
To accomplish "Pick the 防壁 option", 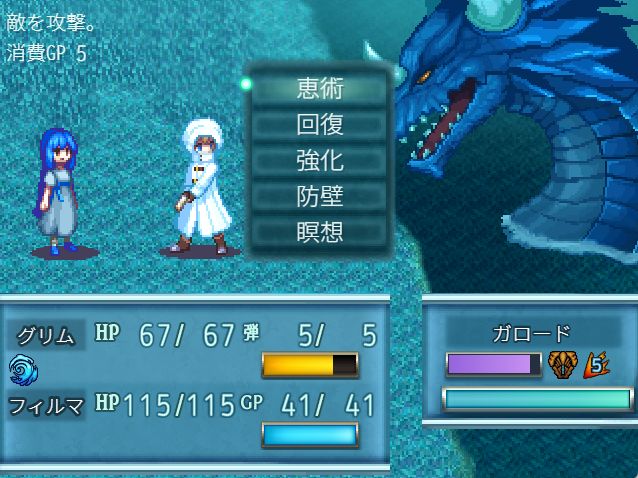I will (x=320, y=196).
